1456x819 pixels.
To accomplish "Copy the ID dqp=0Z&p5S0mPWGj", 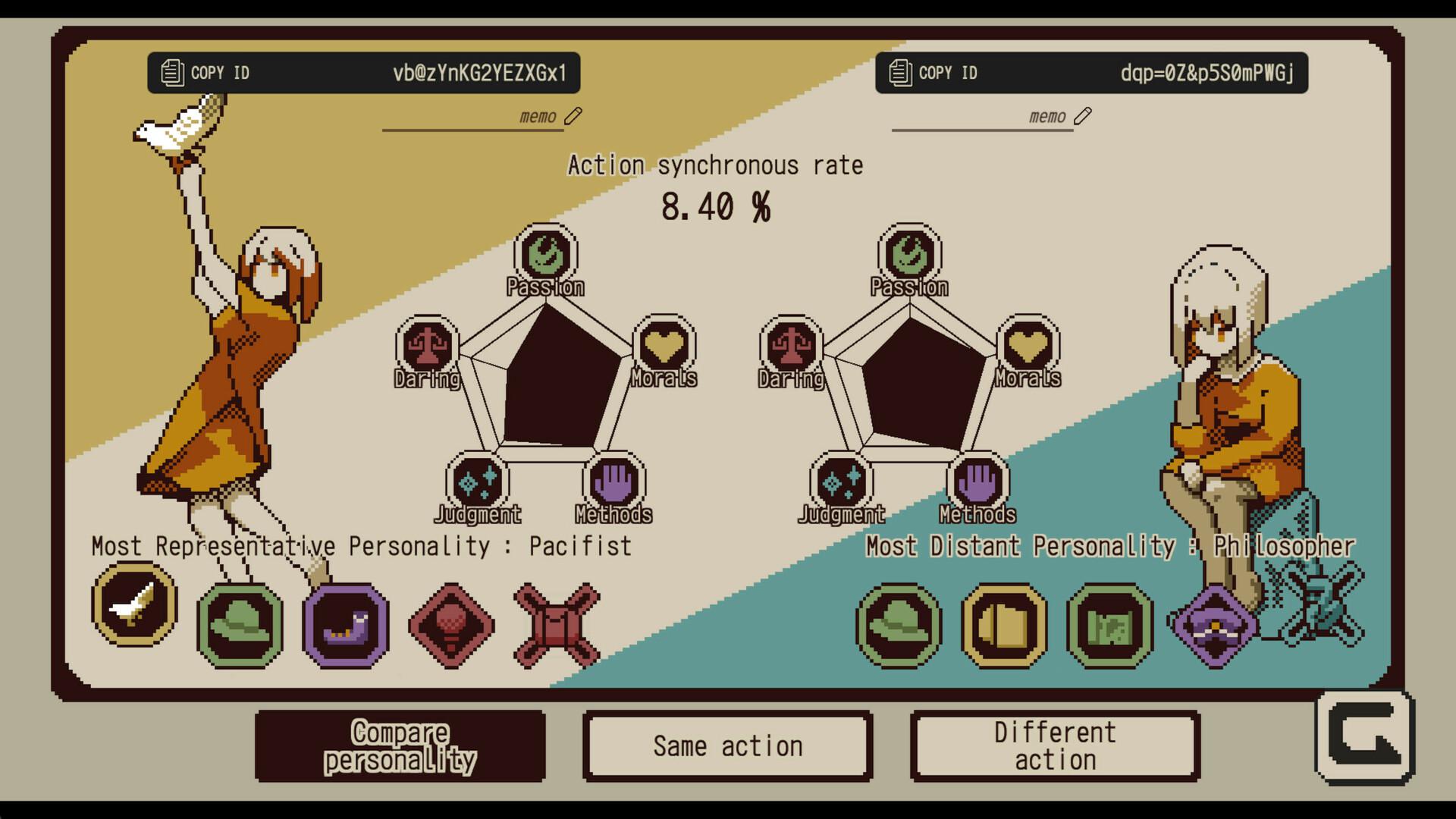I will [1092, 72].
